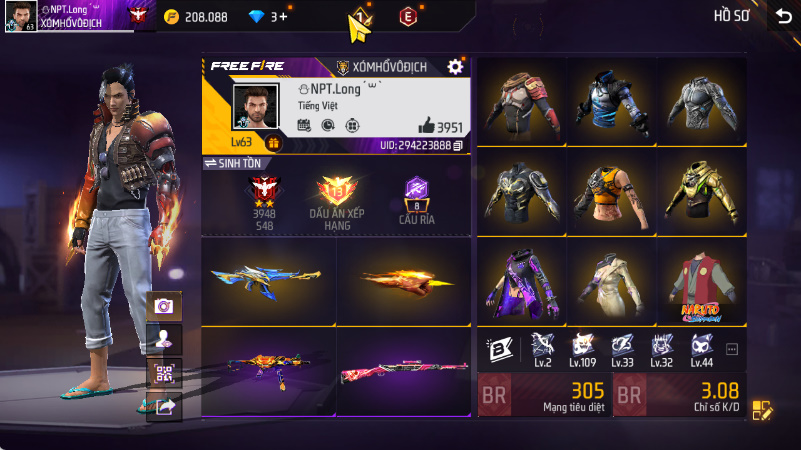Expand more badges with the ellipsis
This screenshot has width=801, height=450.
(x=731, y=349)
